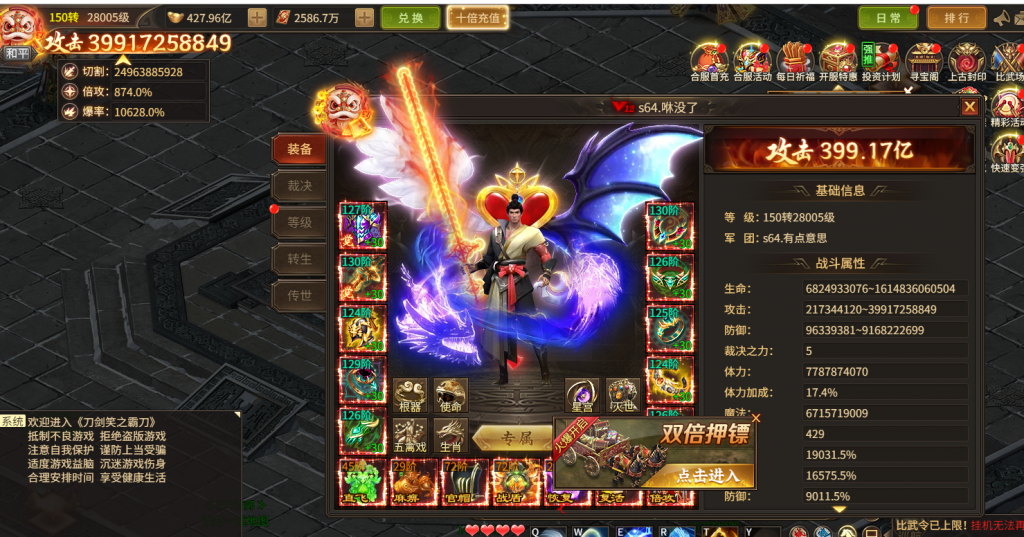Open the 等级 tab
The image size is (1024, 537).
coord(299,222)
